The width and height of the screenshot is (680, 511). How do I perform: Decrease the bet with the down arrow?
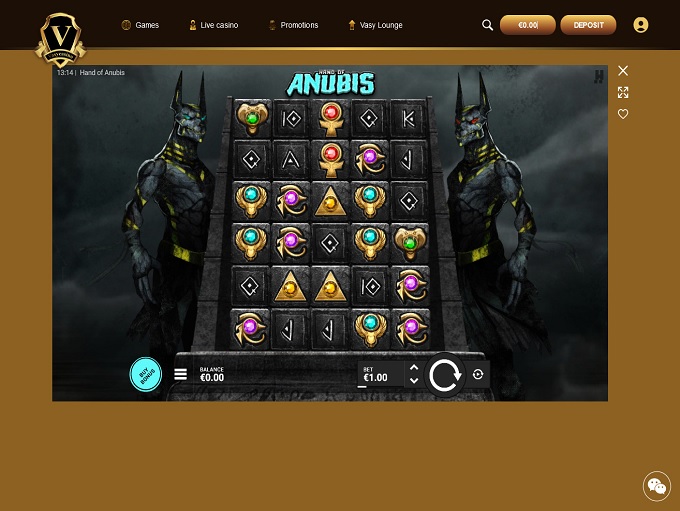414,381
